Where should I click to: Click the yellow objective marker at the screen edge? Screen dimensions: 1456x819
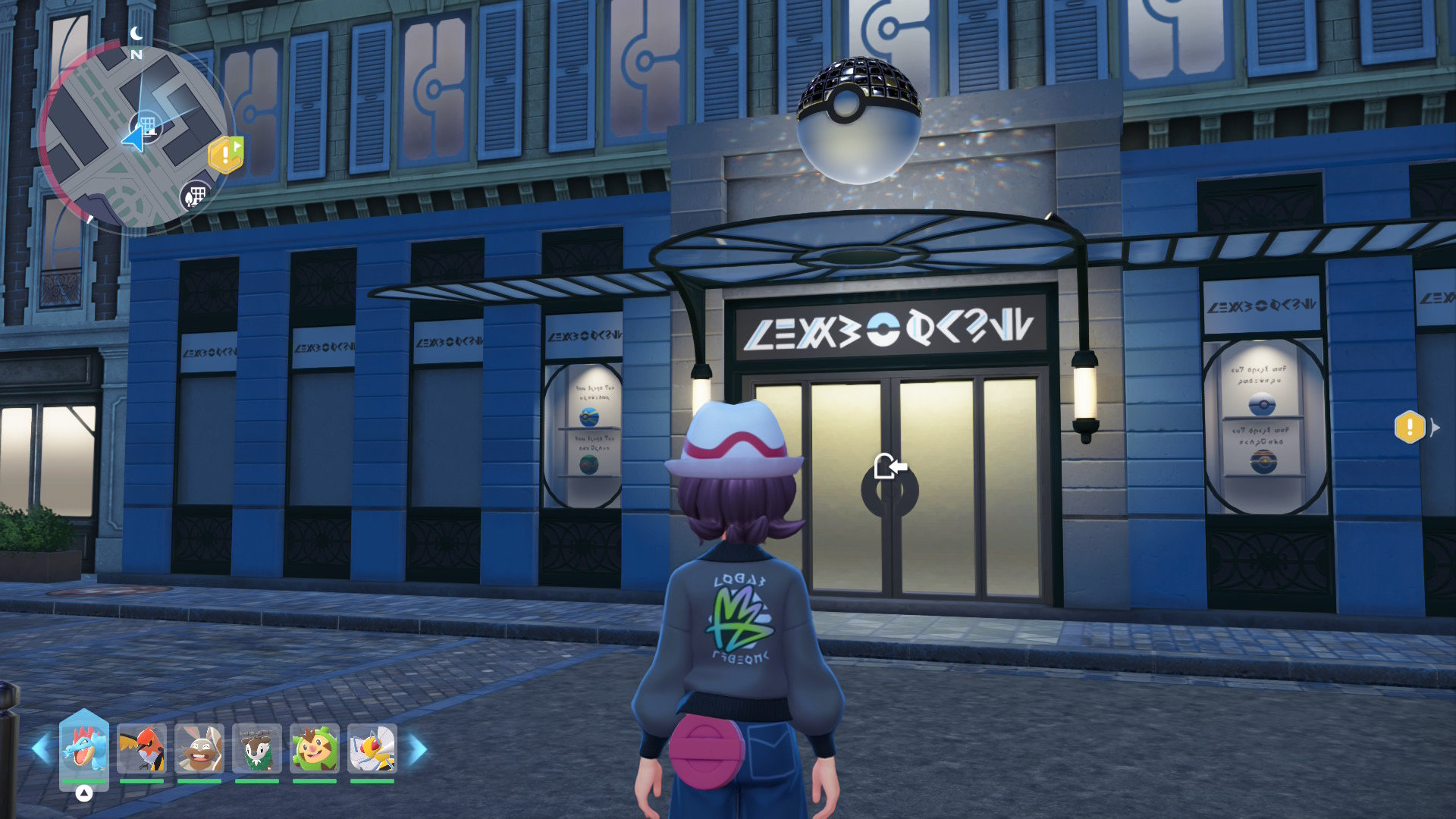(x=1410, y=428)
